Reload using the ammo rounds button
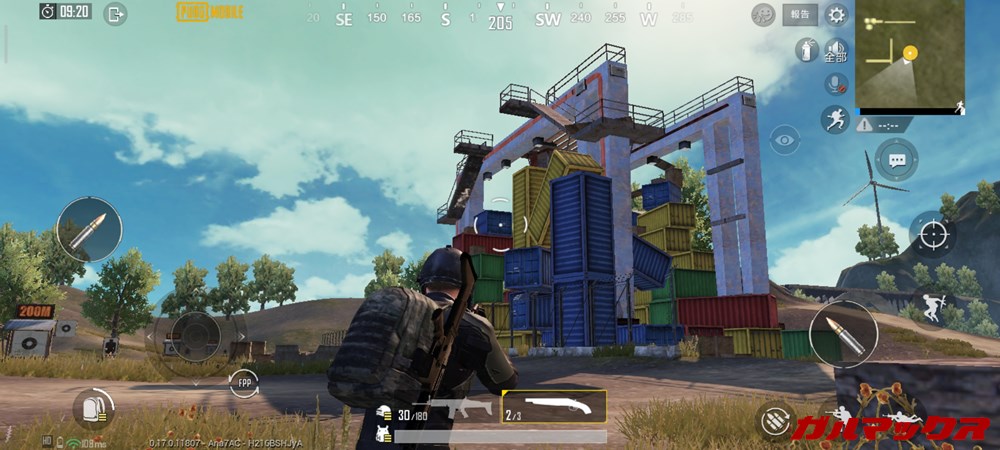The height and width of the screenshot is (450, 1000). point(775,420)
